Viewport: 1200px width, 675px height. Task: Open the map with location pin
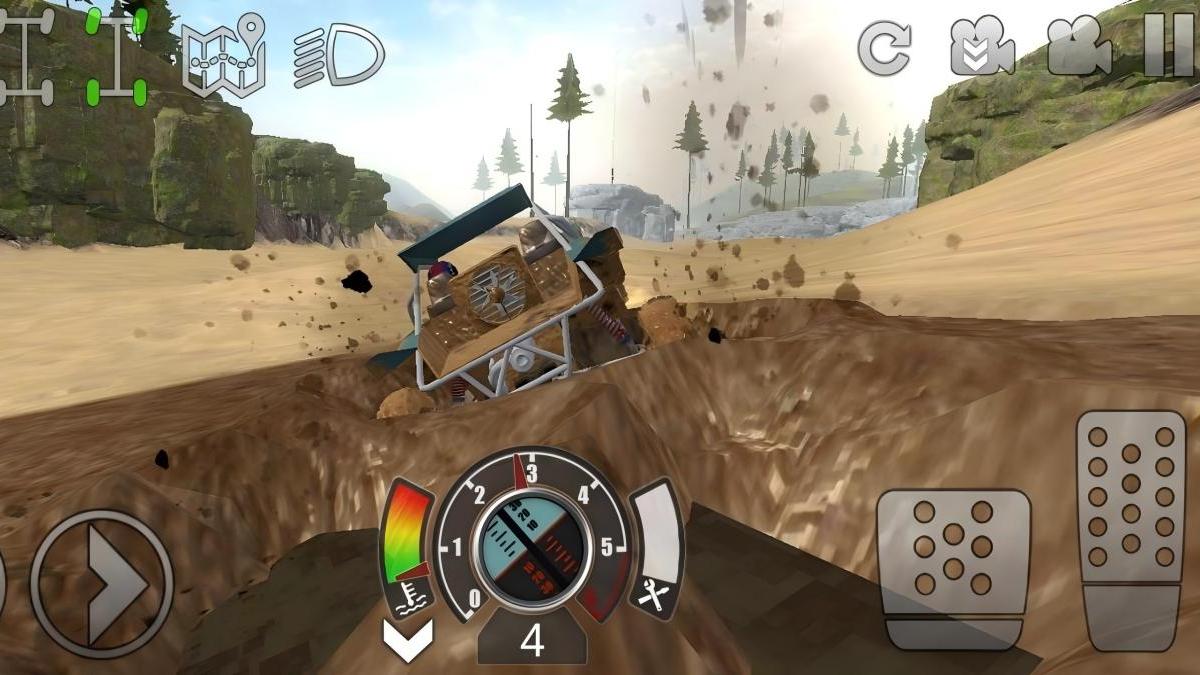224,55
